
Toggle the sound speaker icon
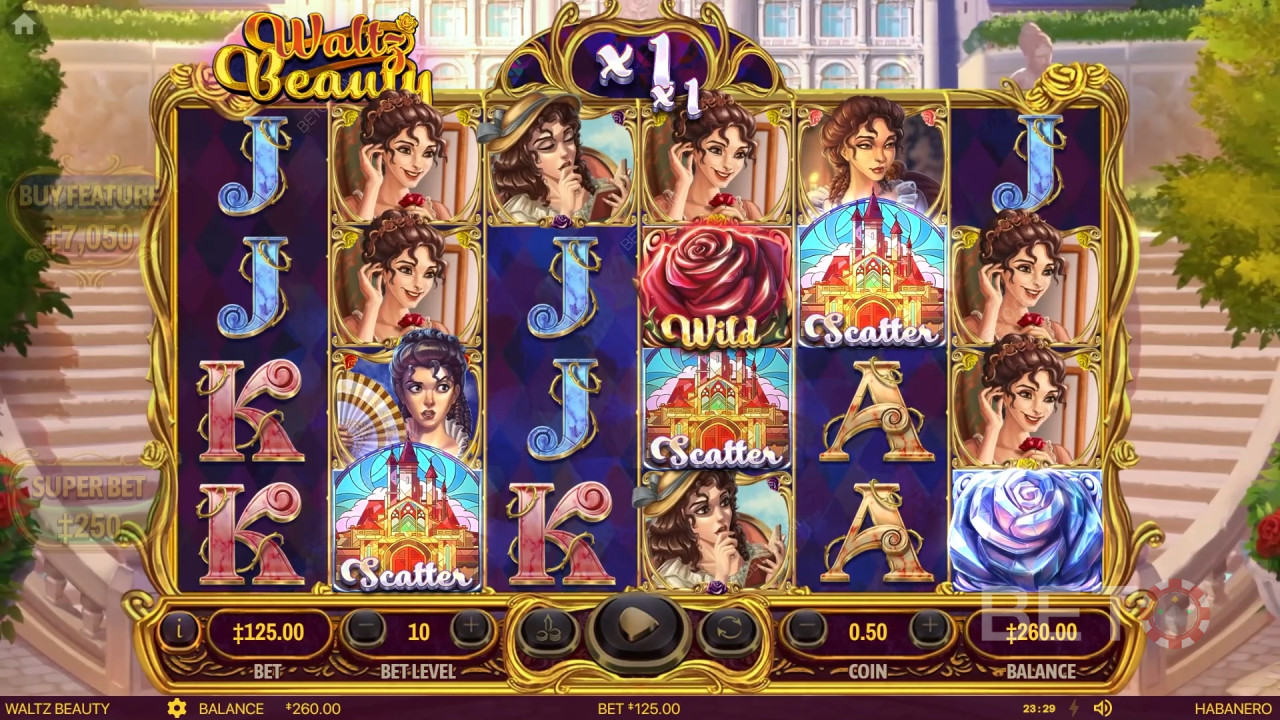point(1102,709)
